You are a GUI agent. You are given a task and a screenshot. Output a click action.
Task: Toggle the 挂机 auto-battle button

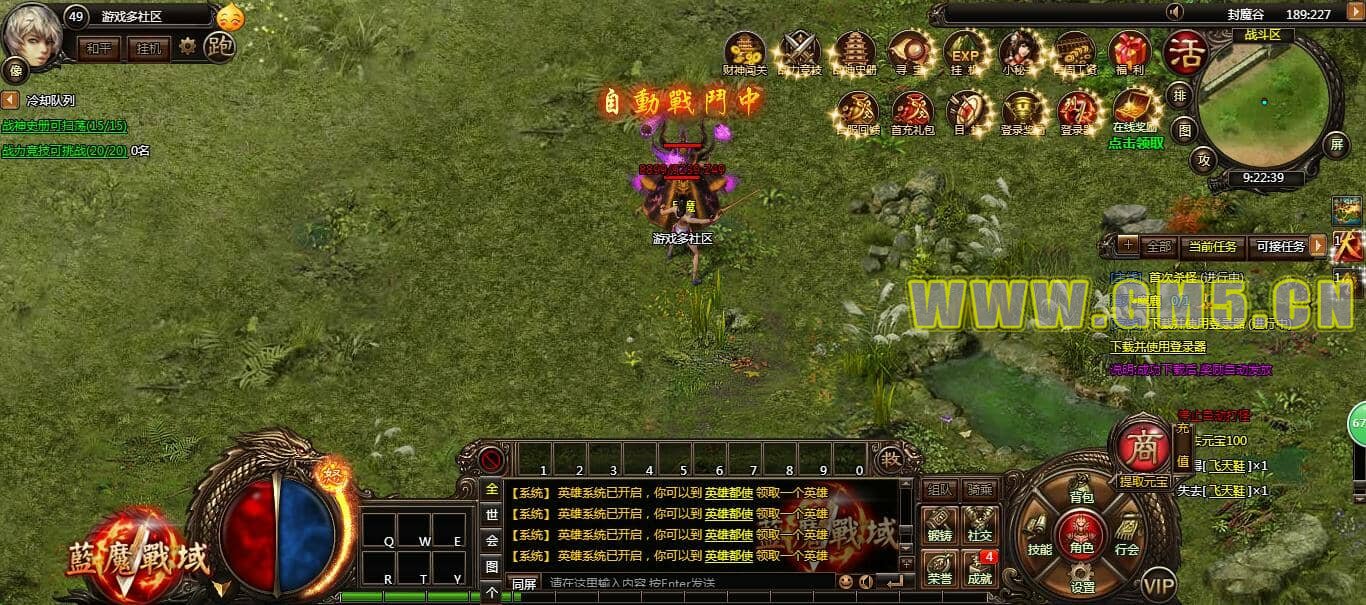tap(148, 48)
